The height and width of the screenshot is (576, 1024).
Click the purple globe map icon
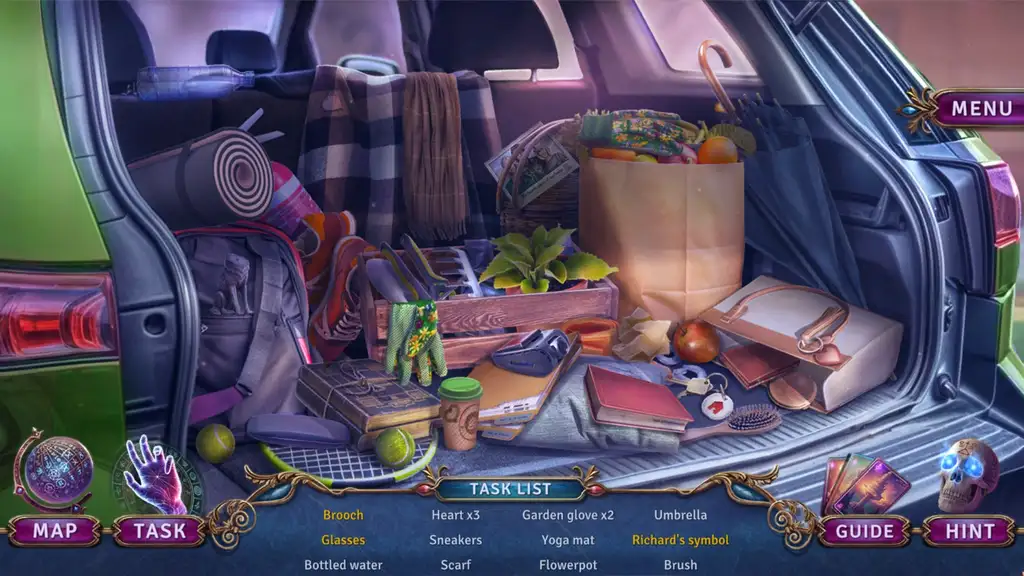pyautogui.click(x=57, y=469)
